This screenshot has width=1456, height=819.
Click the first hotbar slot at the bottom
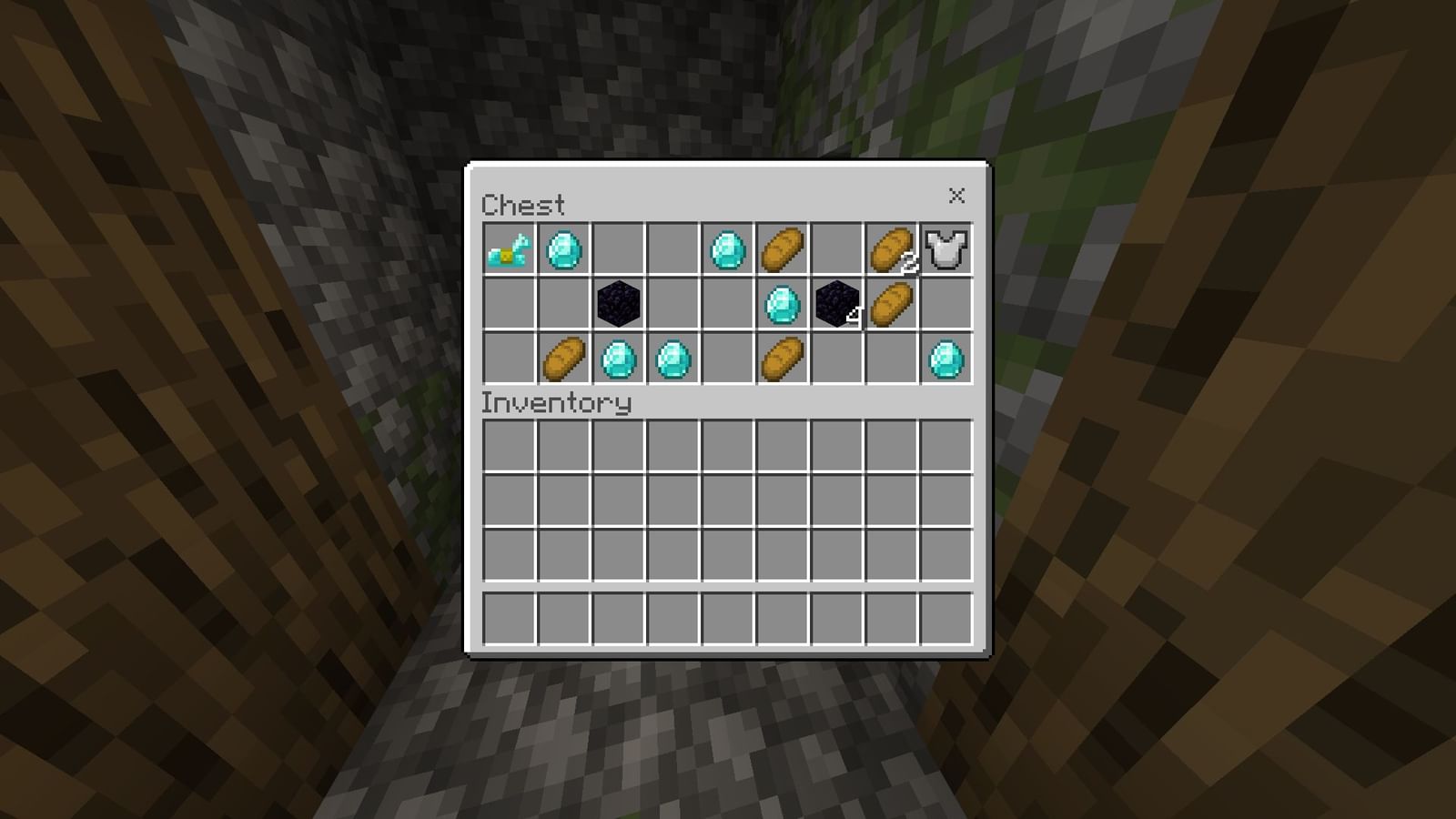(x=508, y=620)
